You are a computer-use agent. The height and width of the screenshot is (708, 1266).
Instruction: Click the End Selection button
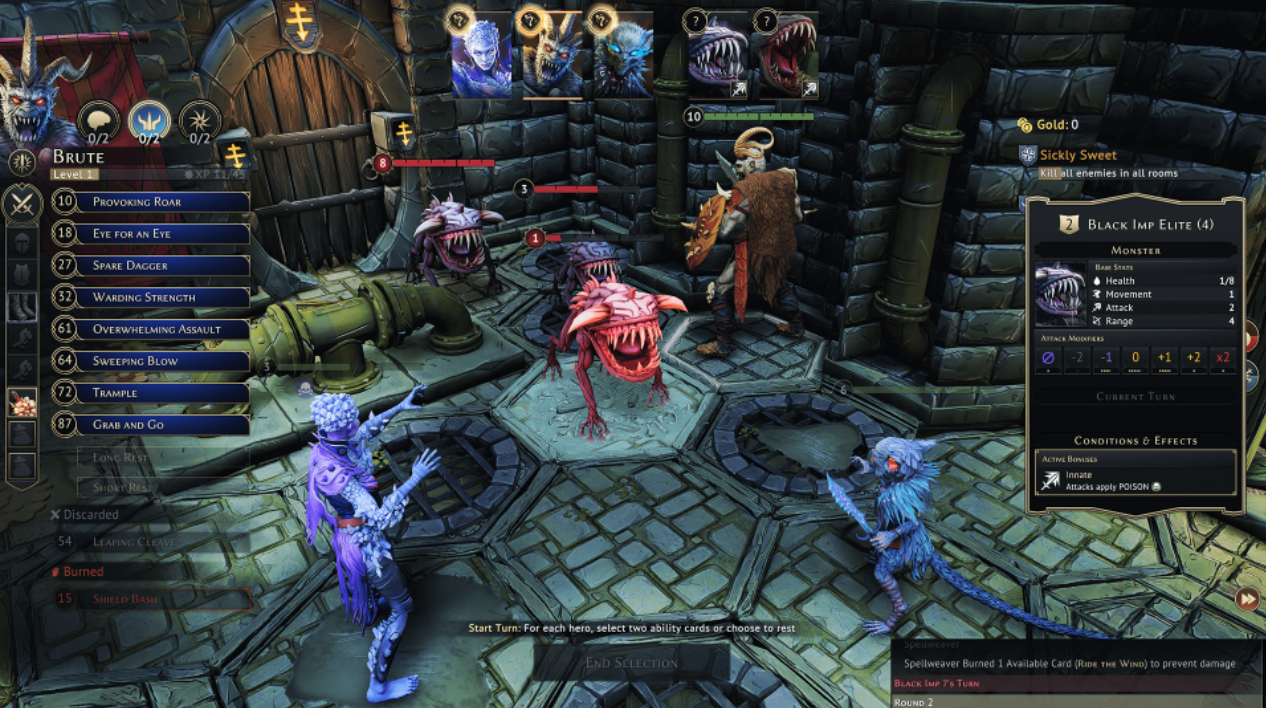631,663
